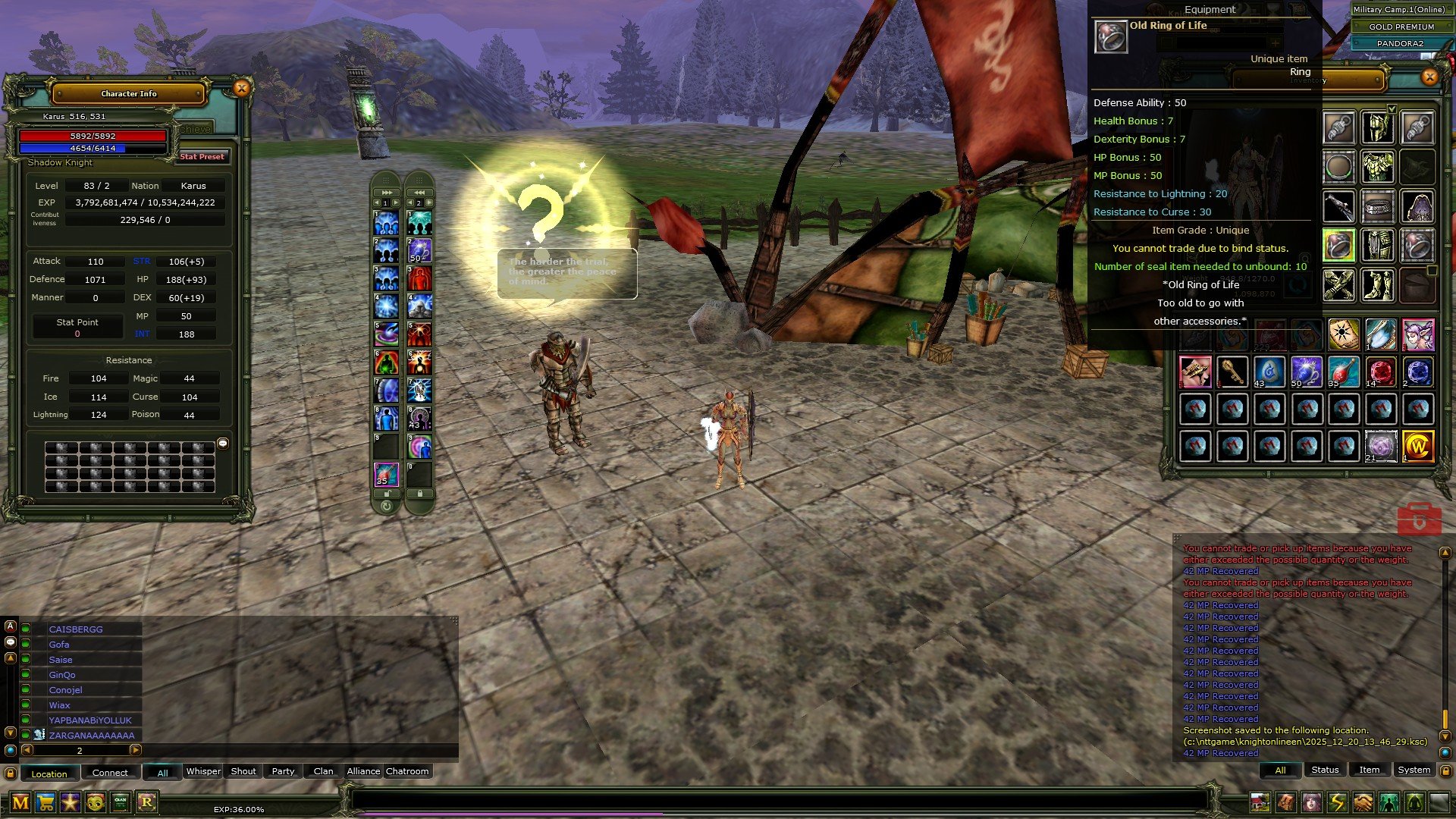1456x819 pixels.
Task: Select the red gem stack of 14
Action: 1380,372
